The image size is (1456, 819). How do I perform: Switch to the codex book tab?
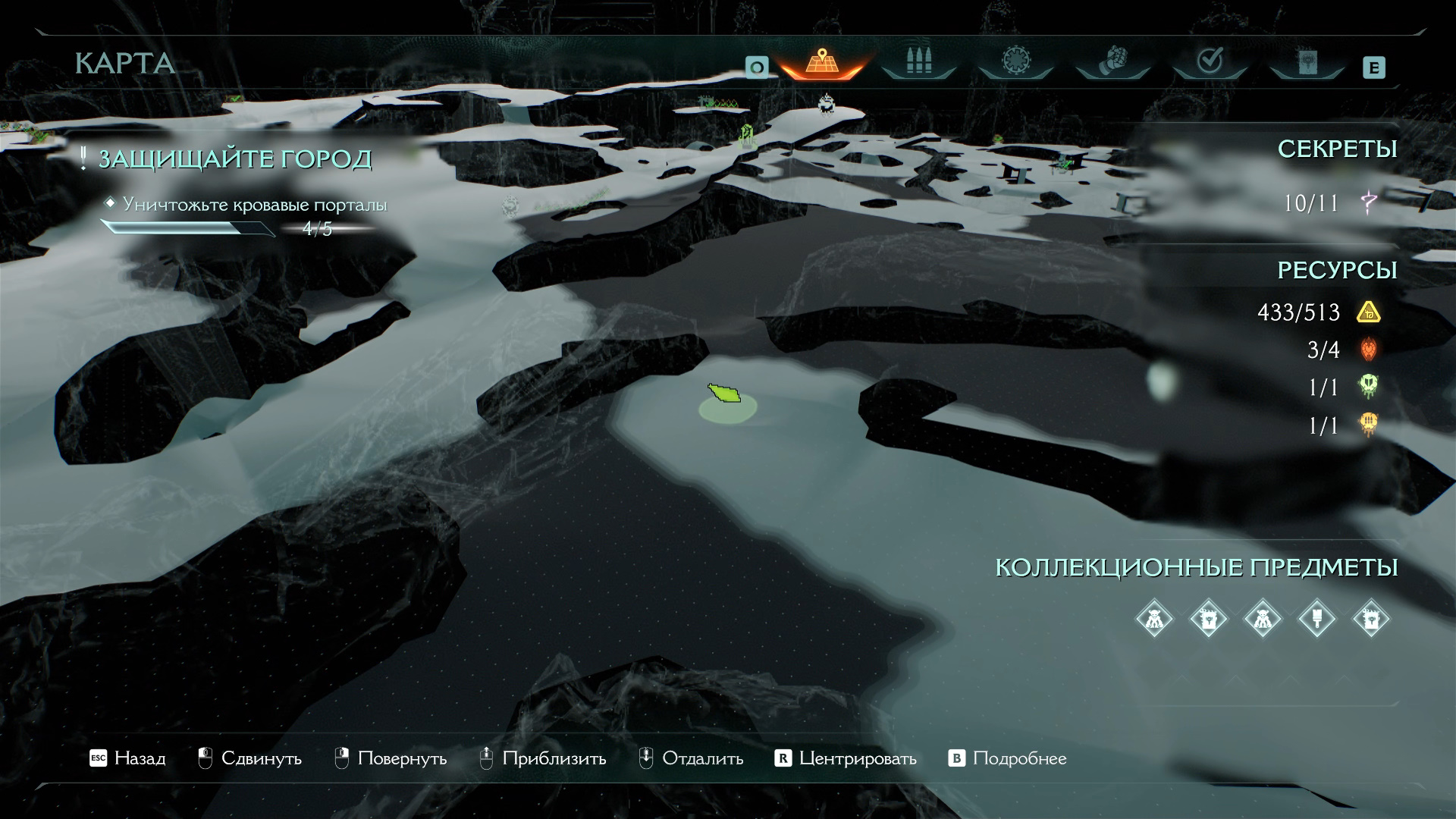(1307, 62)
